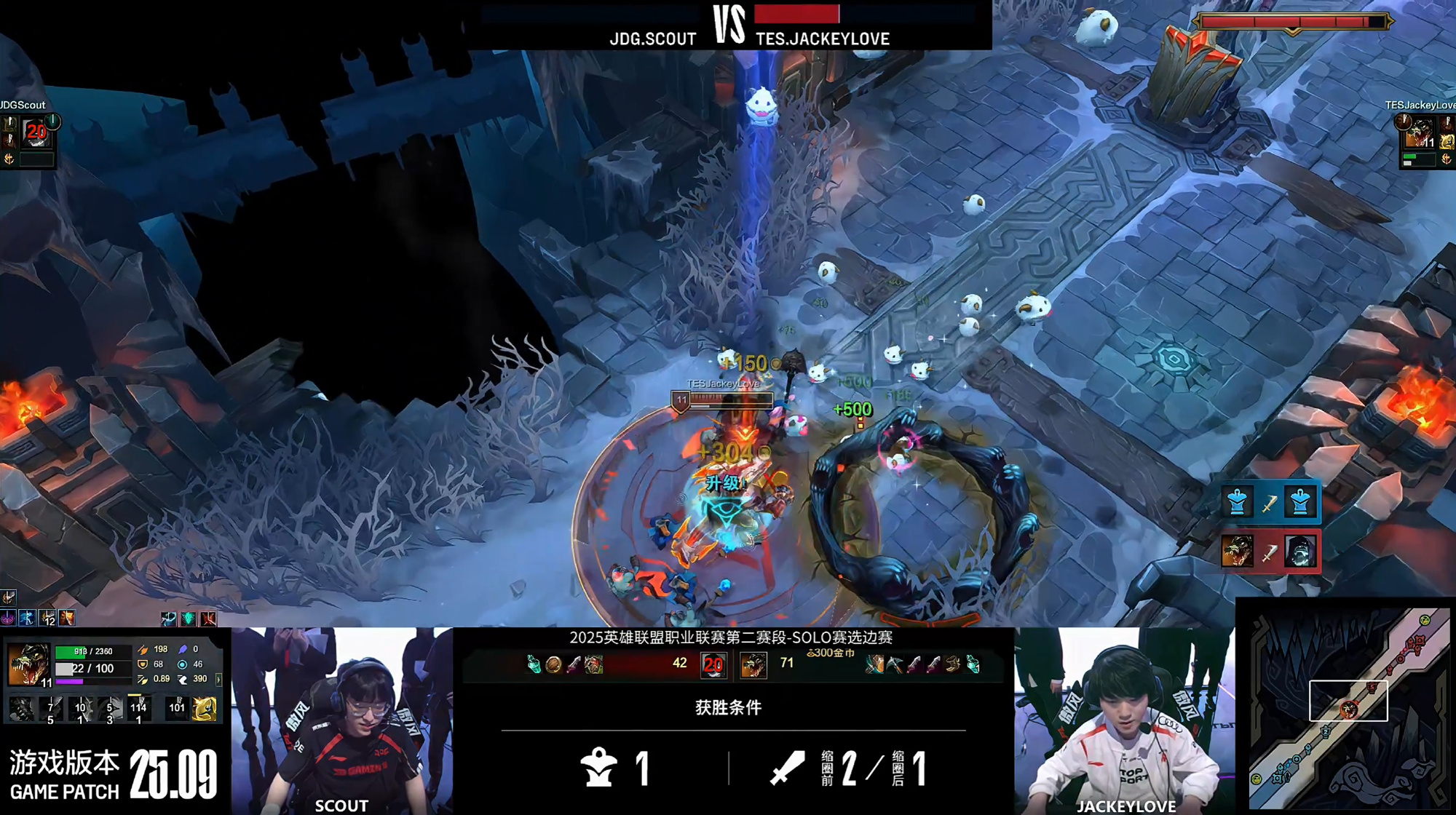Select the teal rune icon above the stats panel
Image resolution: width=1456 pixels, height=815 pixels.
188,619
